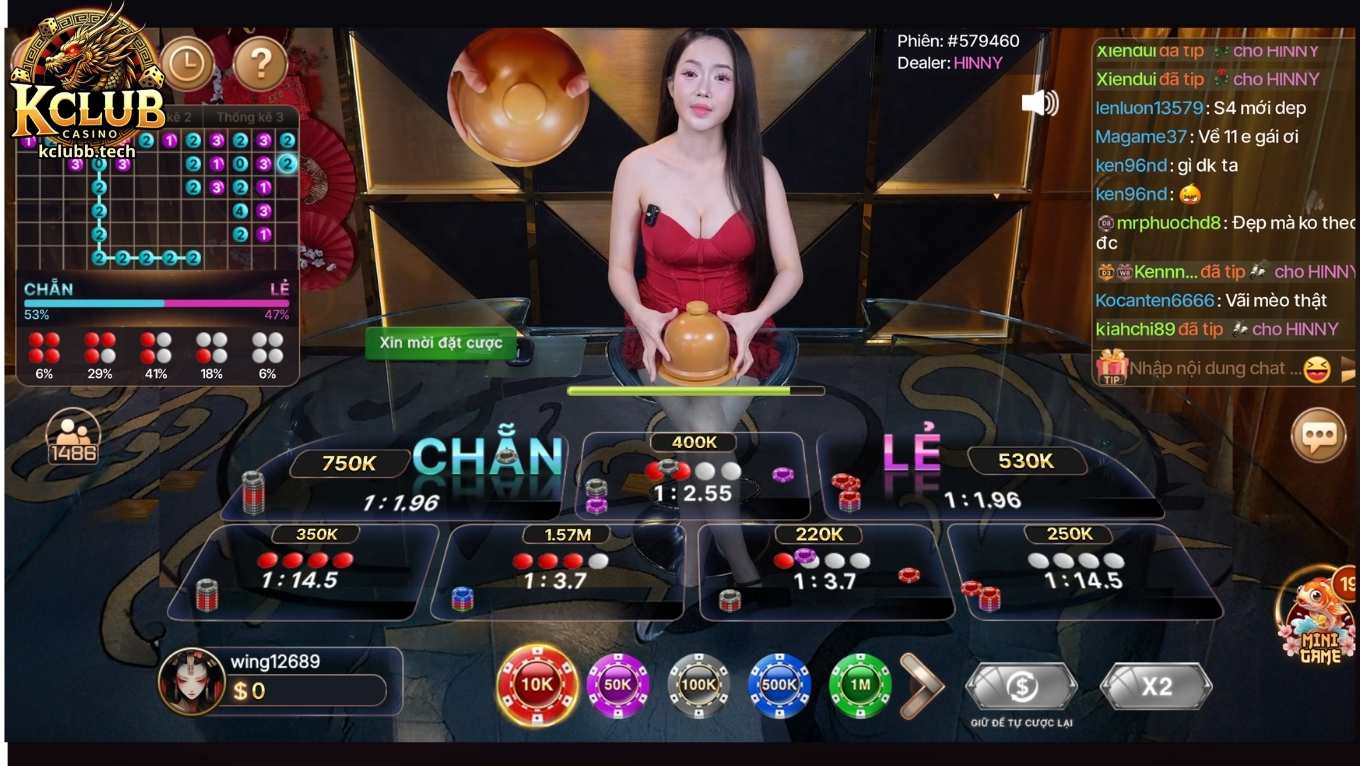Mute the live stream audio
This screenshot has height=766, width=1360.
point(1040,100)
